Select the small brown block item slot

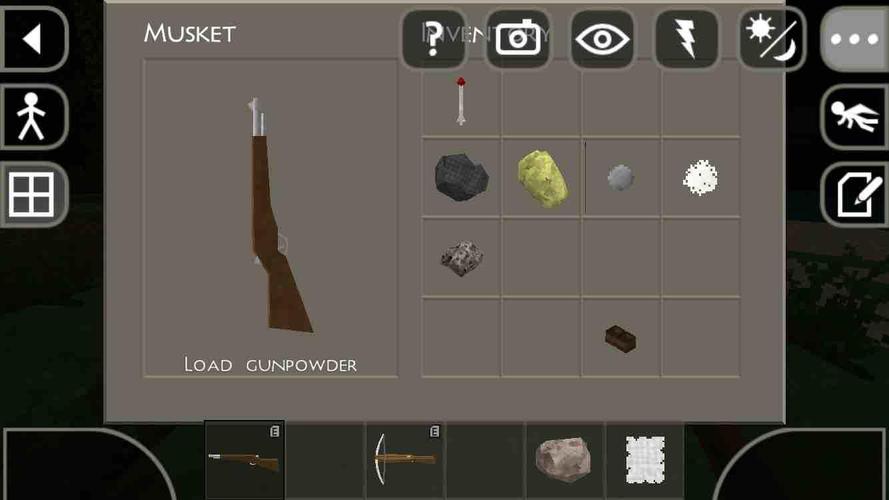[x=621, y=338]
